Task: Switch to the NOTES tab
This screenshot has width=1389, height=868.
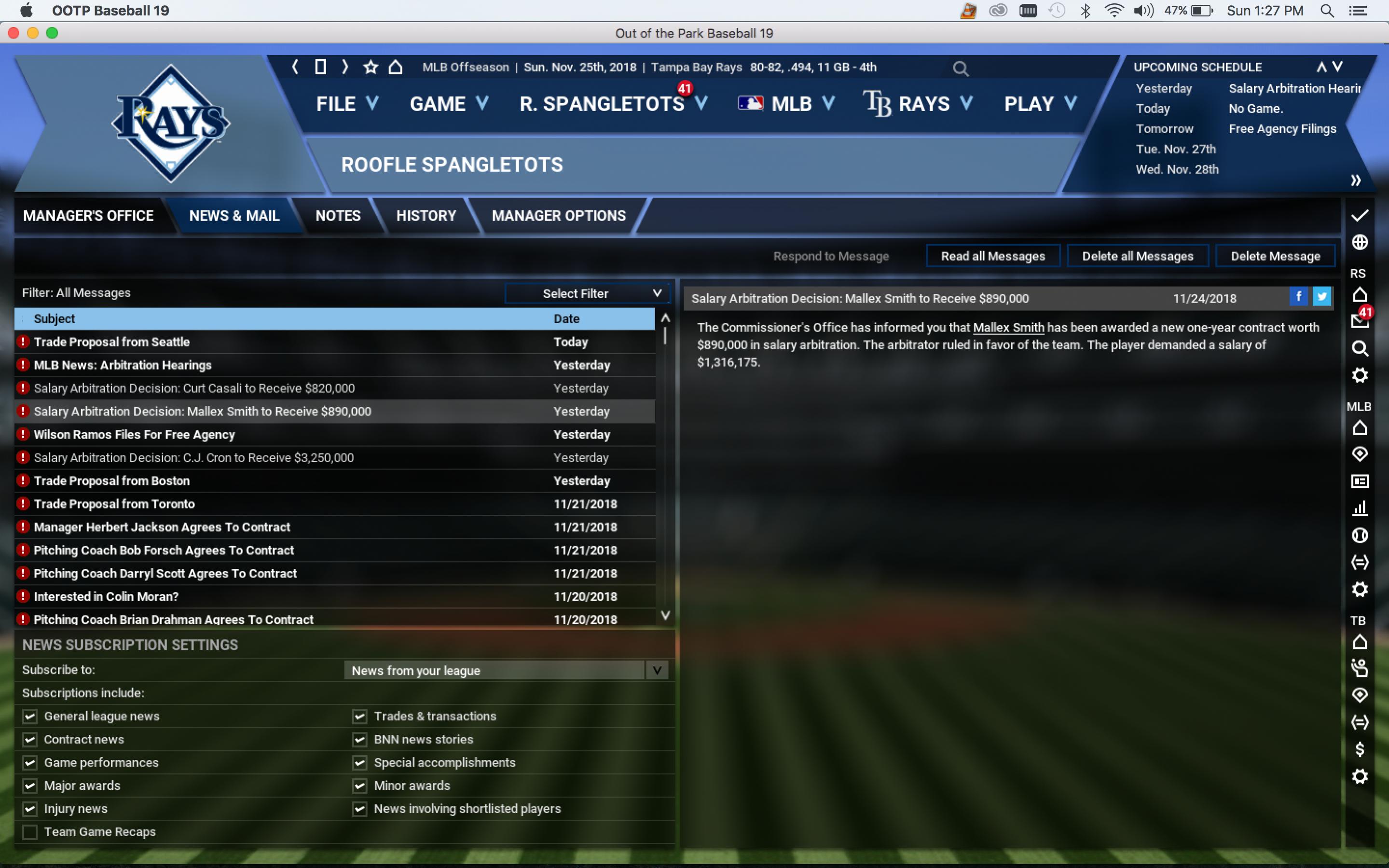Action: [338, 216]
